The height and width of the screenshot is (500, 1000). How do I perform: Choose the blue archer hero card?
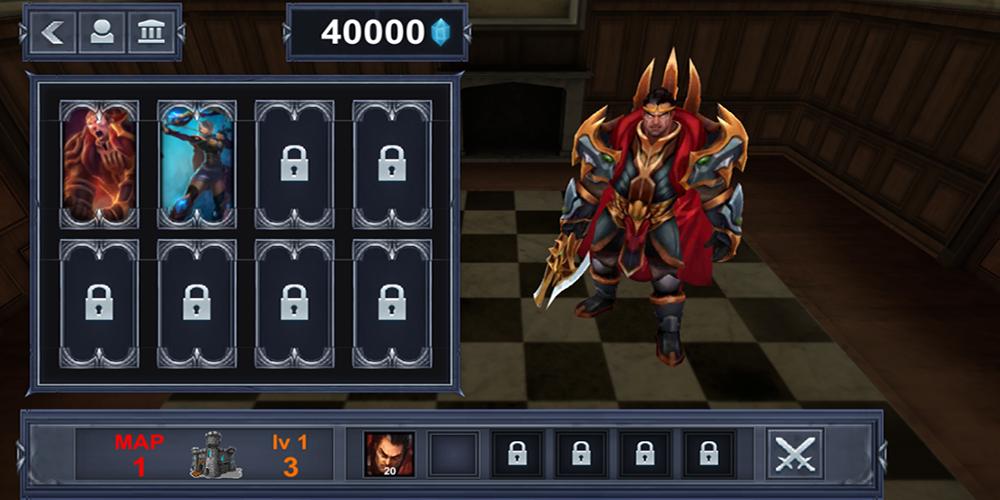pos(197,163)
